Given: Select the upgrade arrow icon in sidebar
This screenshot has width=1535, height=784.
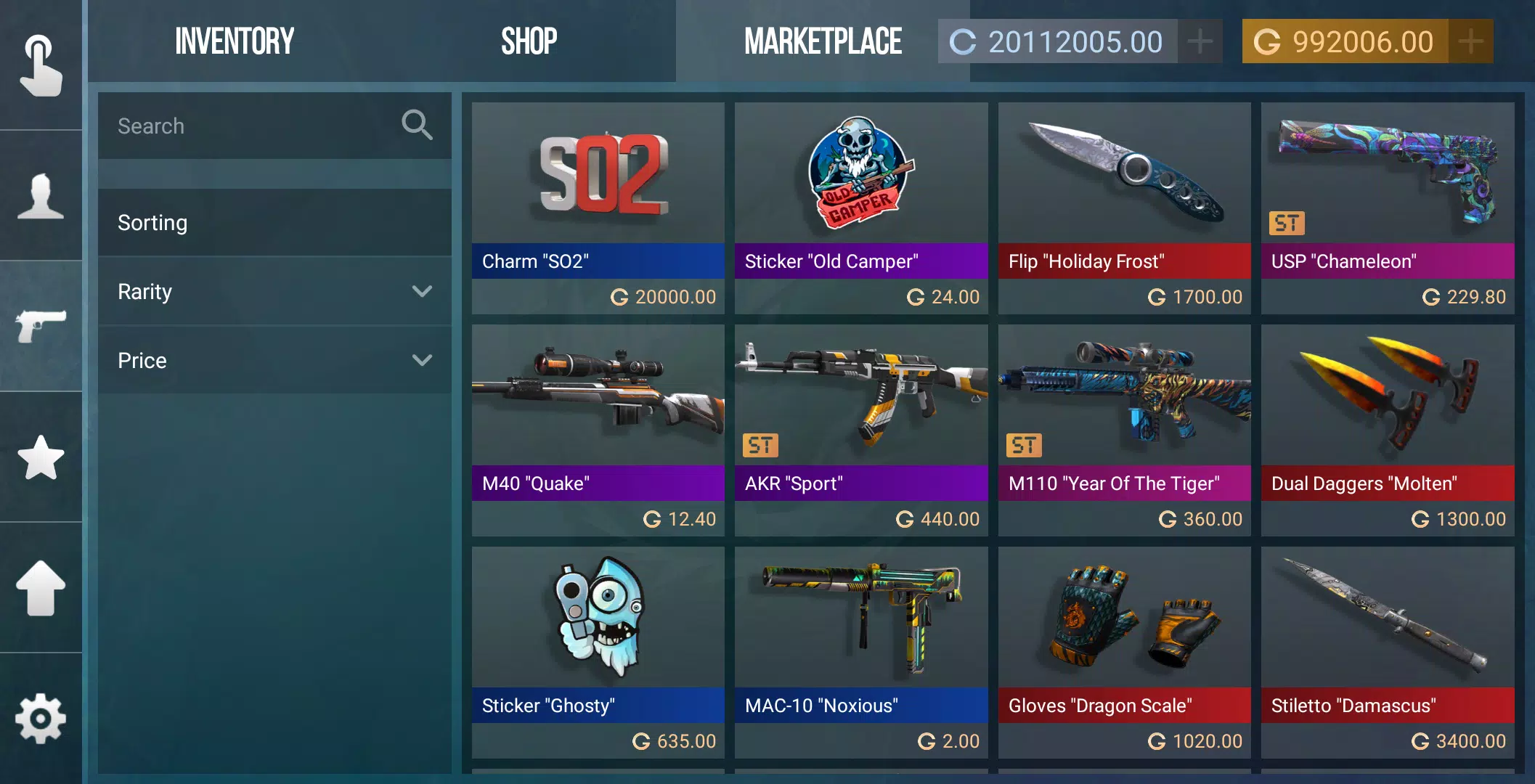Looking at the screenshot, I should (x=41, y=588).
